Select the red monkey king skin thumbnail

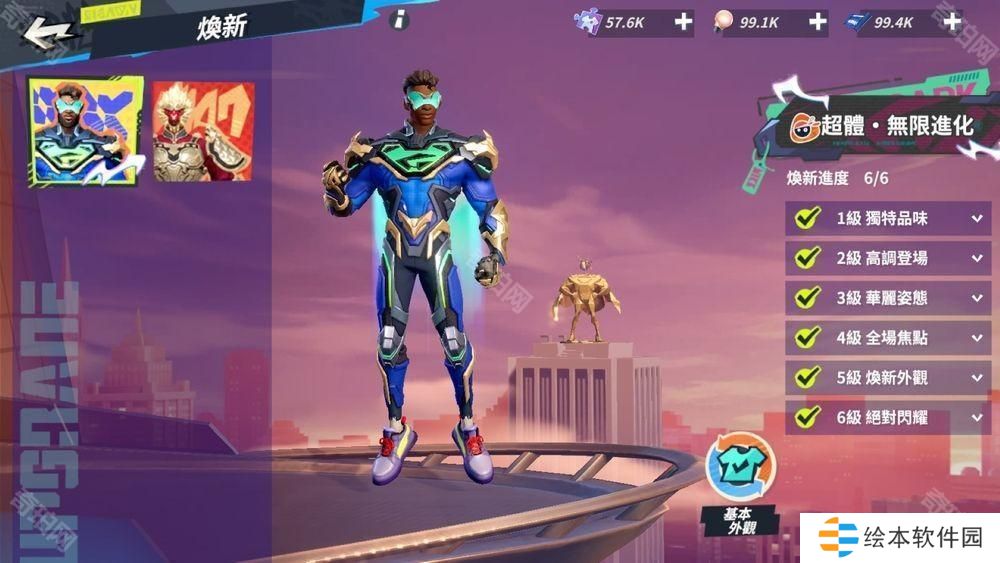(203, 131)
